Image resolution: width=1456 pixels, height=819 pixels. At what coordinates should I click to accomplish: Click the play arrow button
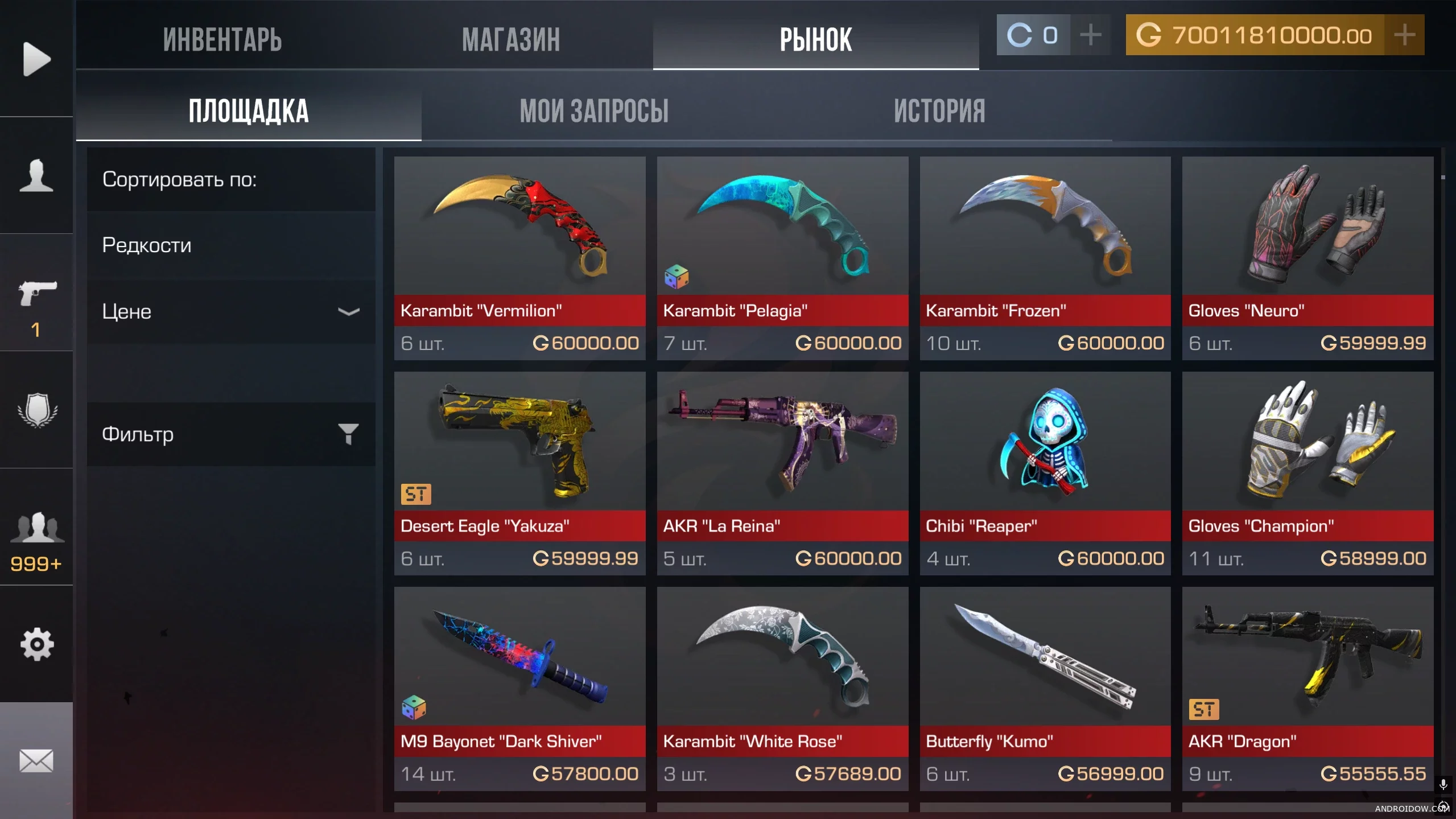pos(36,59)
